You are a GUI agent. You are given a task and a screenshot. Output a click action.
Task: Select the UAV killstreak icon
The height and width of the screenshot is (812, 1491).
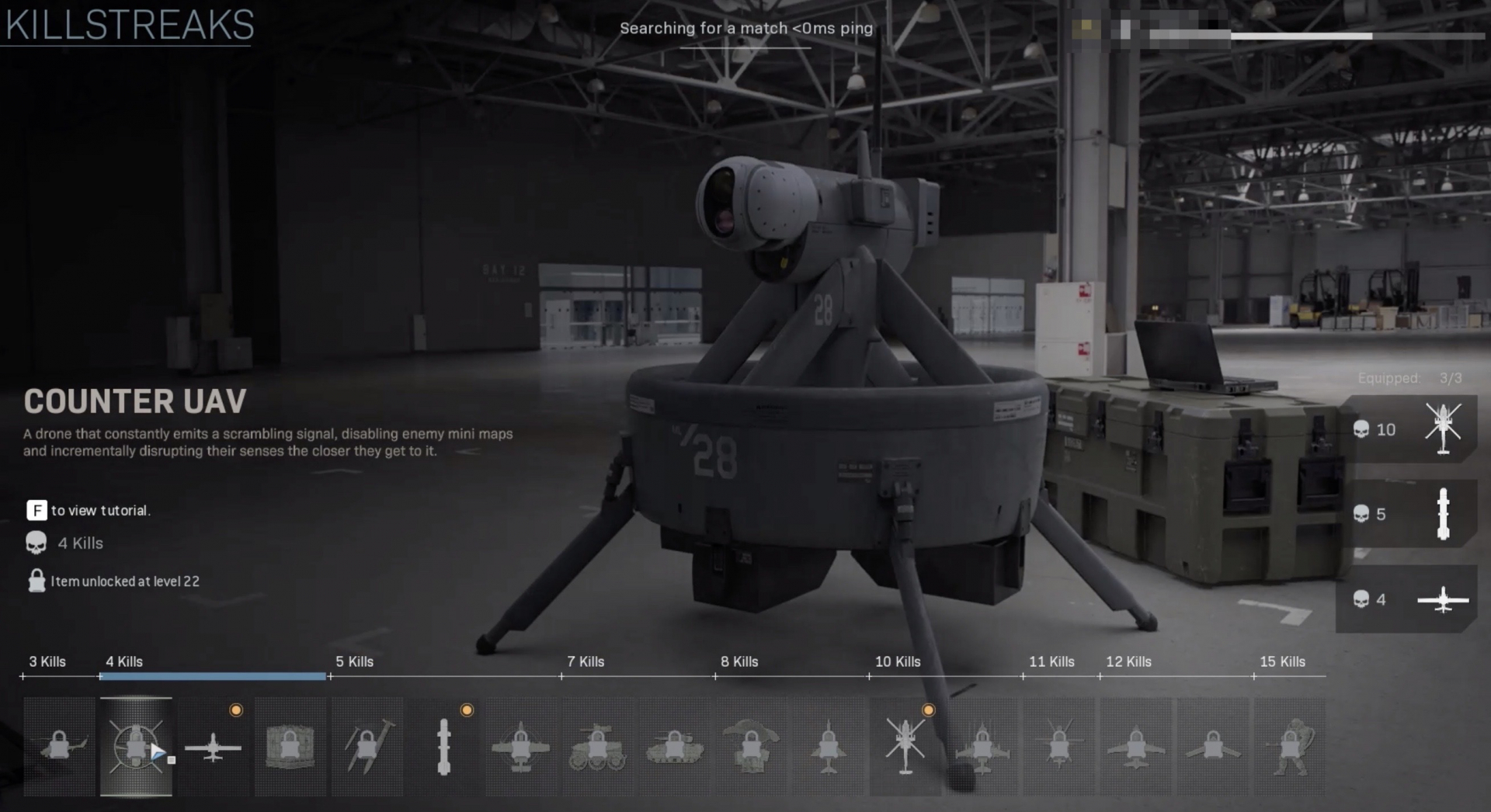[214, 747]
